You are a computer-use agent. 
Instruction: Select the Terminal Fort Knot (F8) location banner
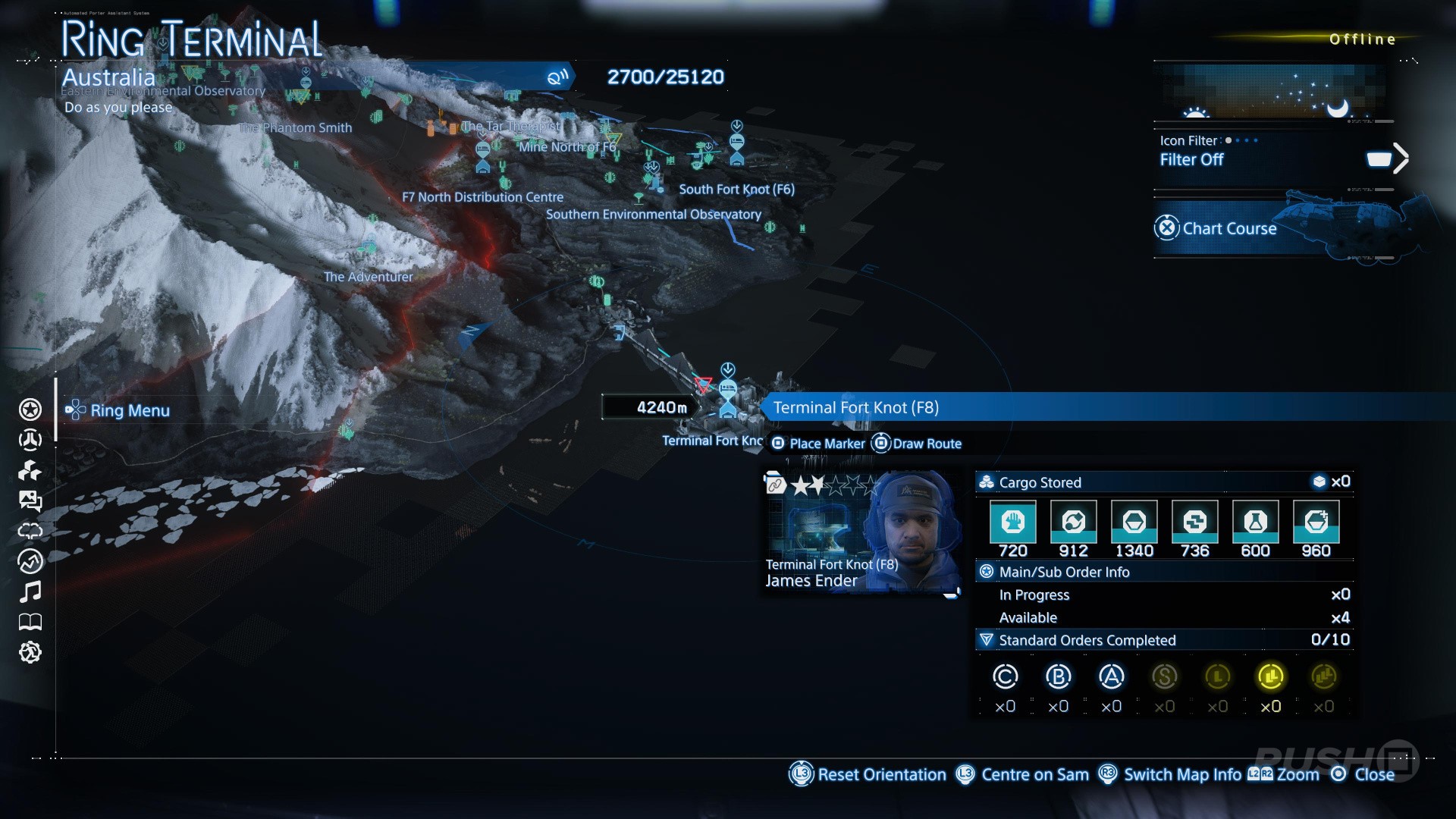pyautogui.click(x=855, y=407)
